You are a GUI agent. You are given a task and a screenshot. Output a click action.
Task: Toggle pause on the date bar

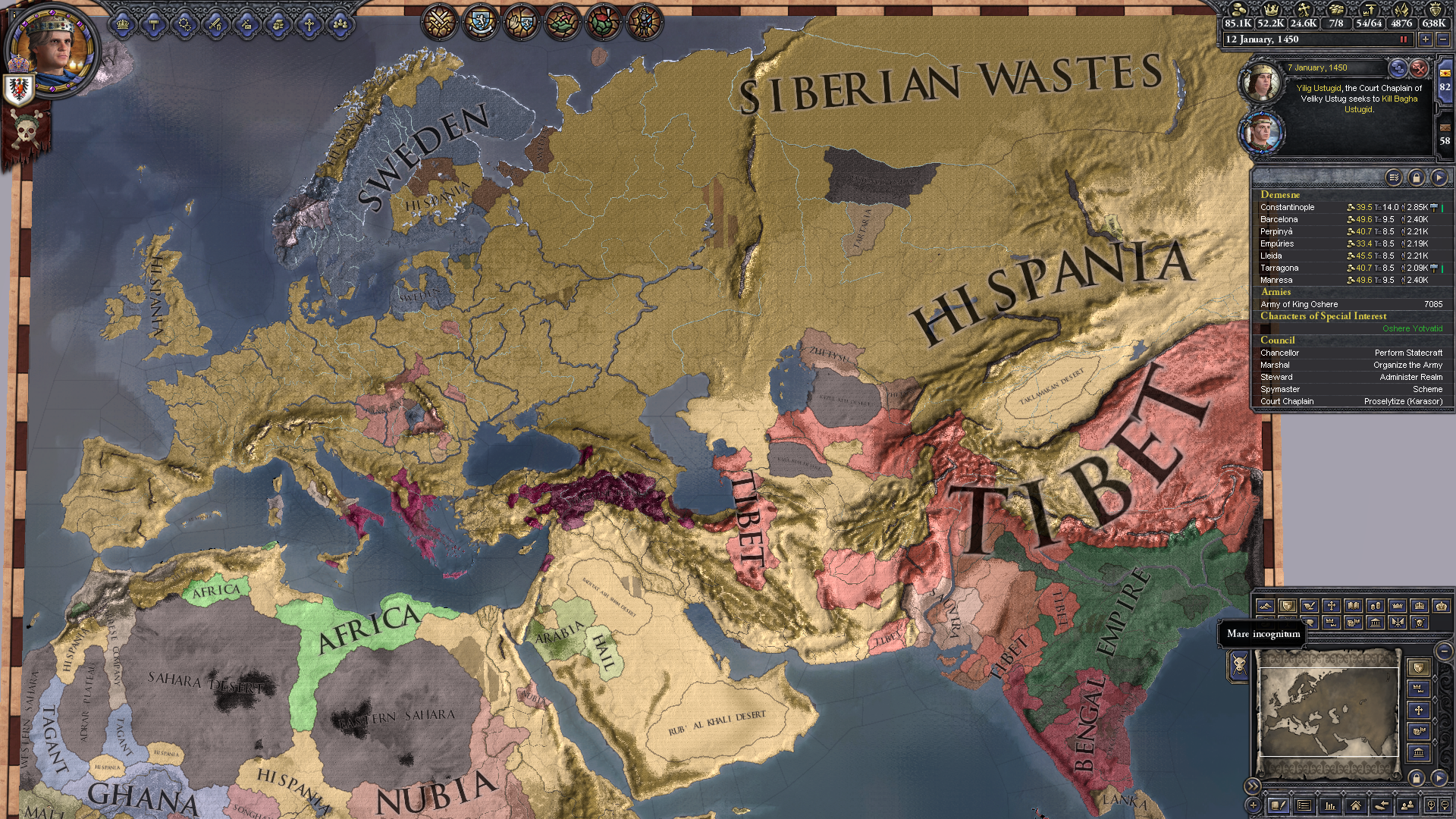1403,39
